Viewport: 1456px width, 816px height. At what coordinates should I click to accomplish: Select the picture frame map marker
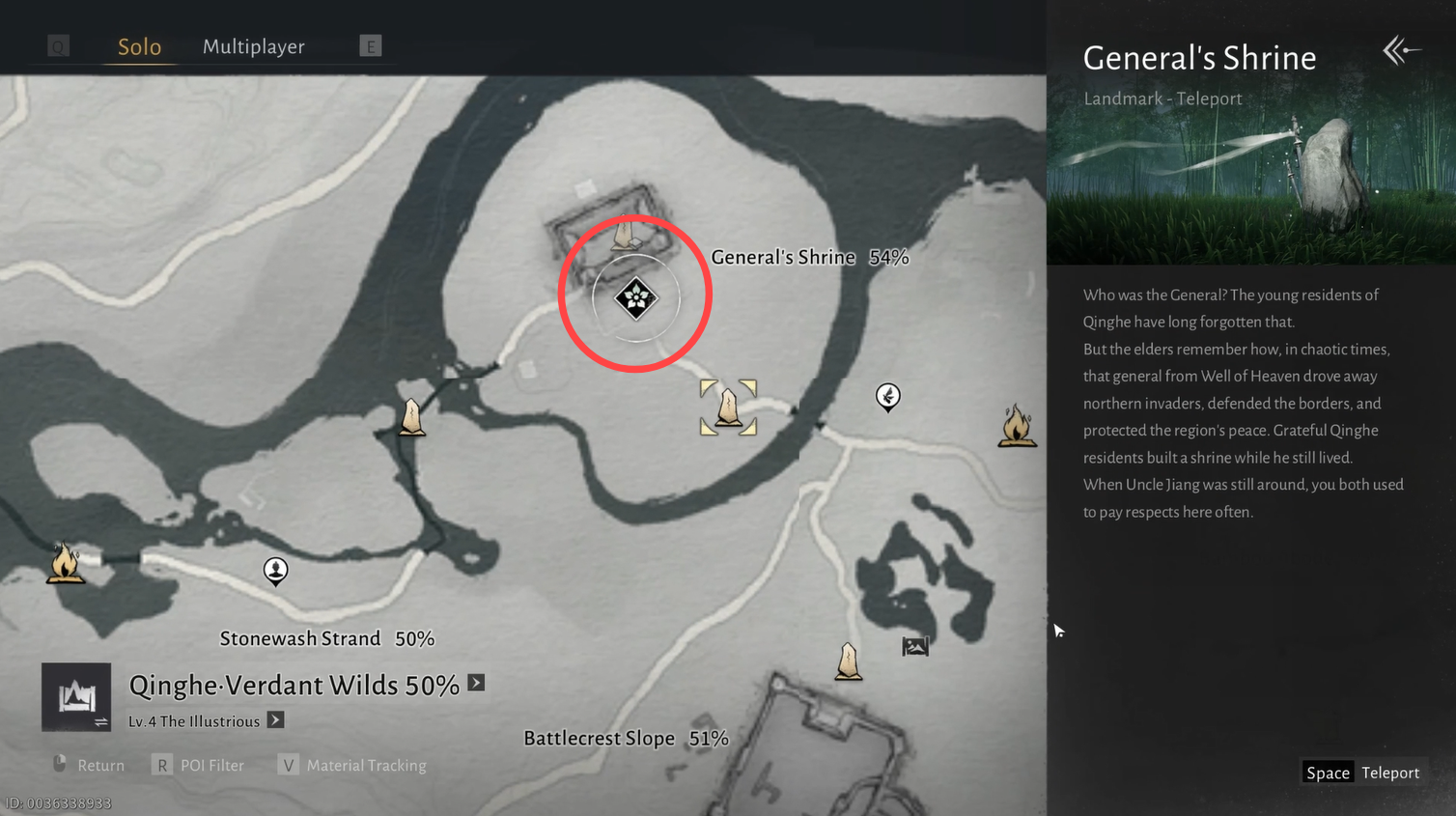(x=914, y=646)
